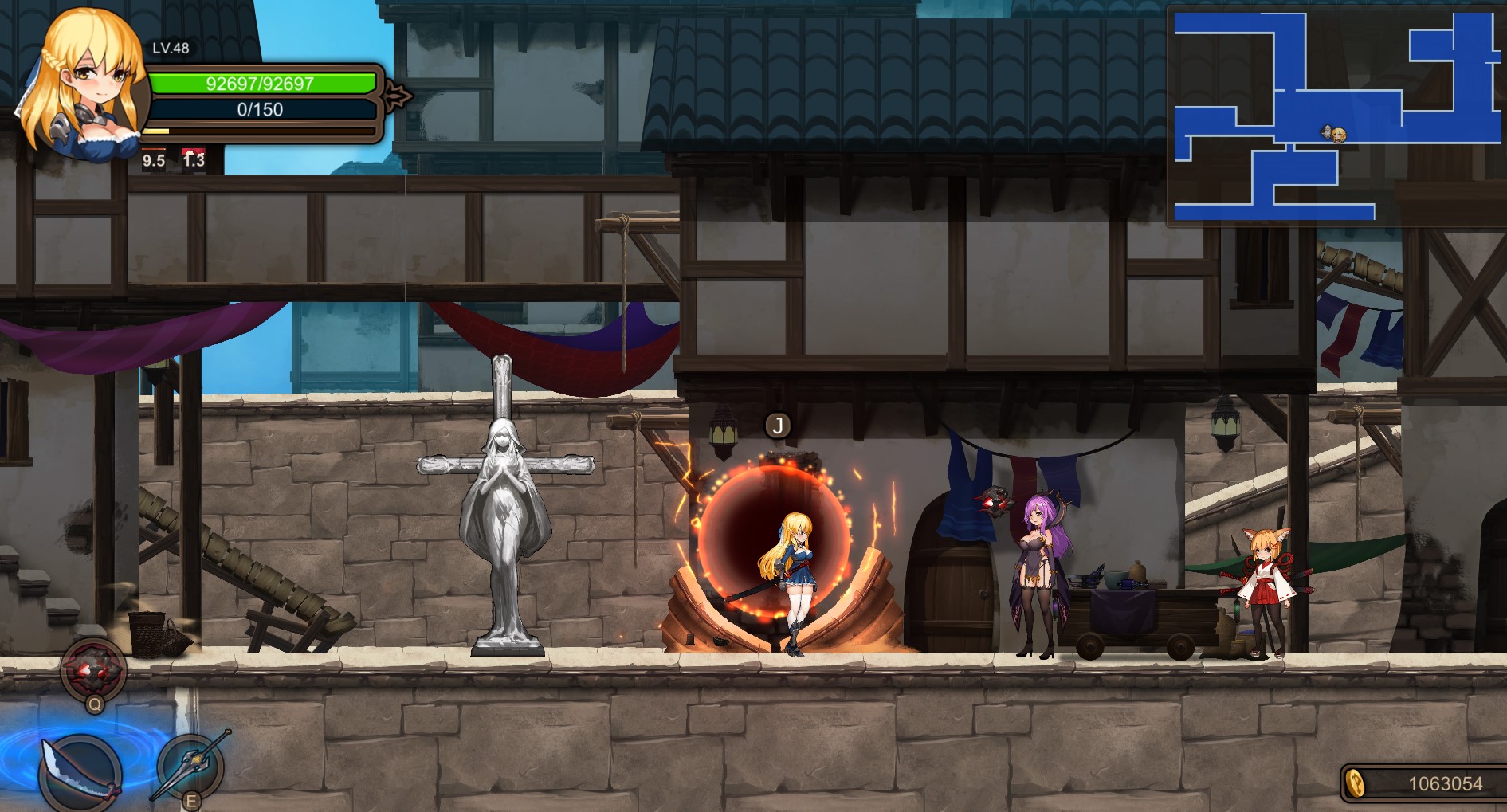Inspect the red buff icon showing 1.3
The width and height of the screenshot is (1507, 812).
194,159
